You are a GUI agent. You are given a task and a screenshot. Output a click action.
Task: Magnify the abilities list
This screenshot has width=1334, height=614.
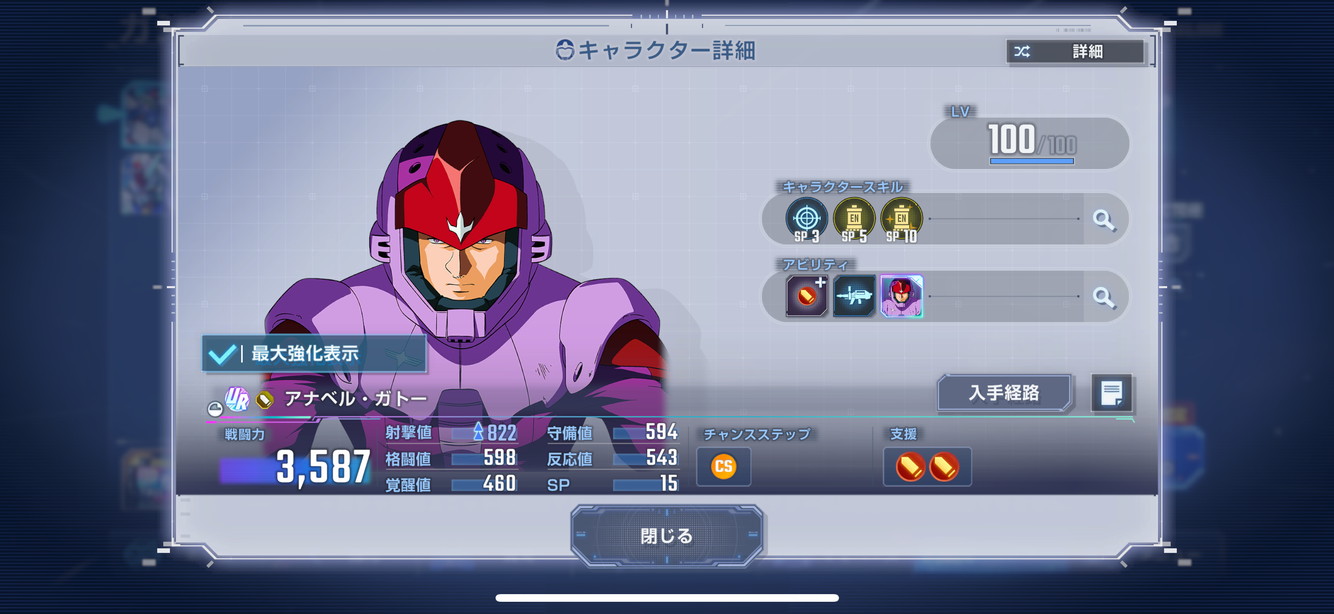click(1104, 297)
